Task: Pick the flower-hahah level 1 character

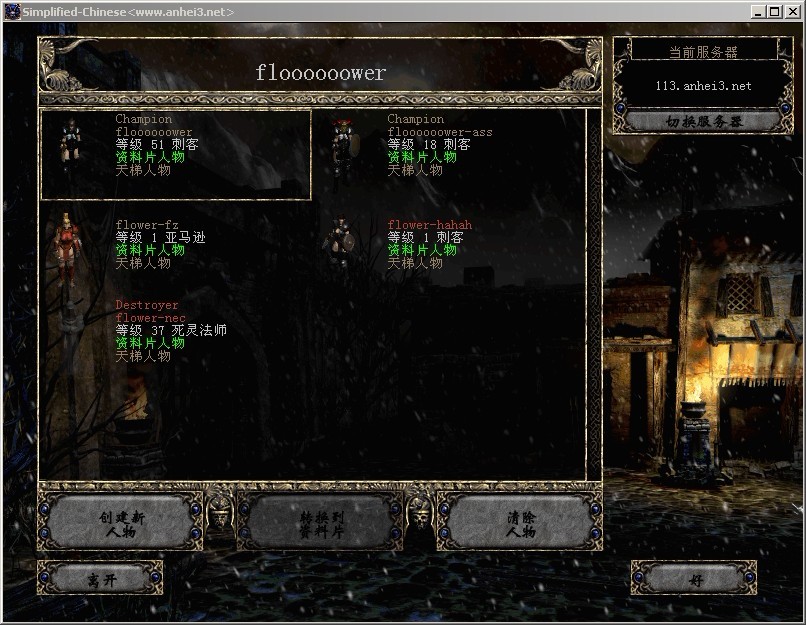Action: 429,244
